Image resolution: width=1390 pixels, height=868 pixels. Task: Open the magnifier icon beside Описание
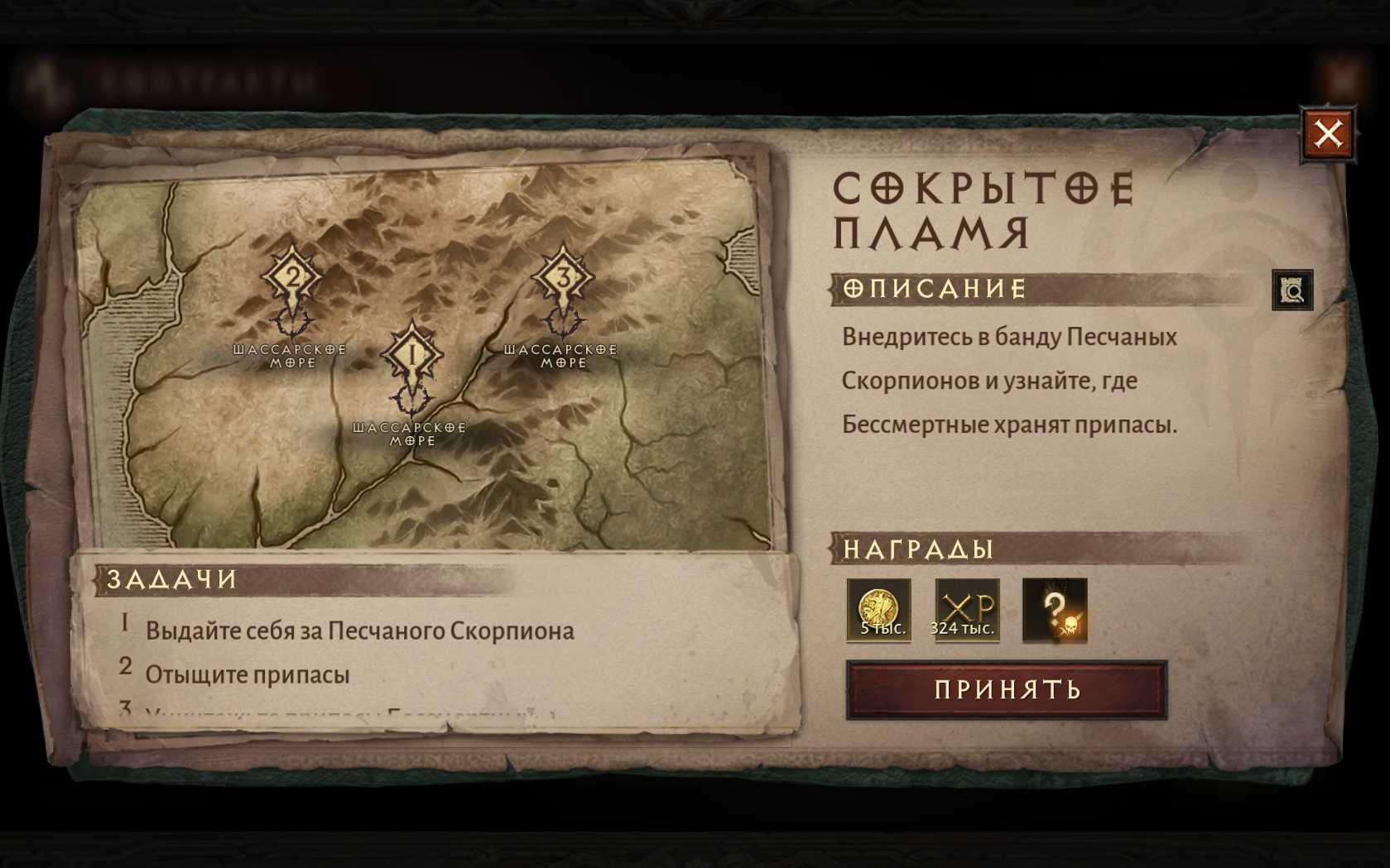coord(1292,290)
